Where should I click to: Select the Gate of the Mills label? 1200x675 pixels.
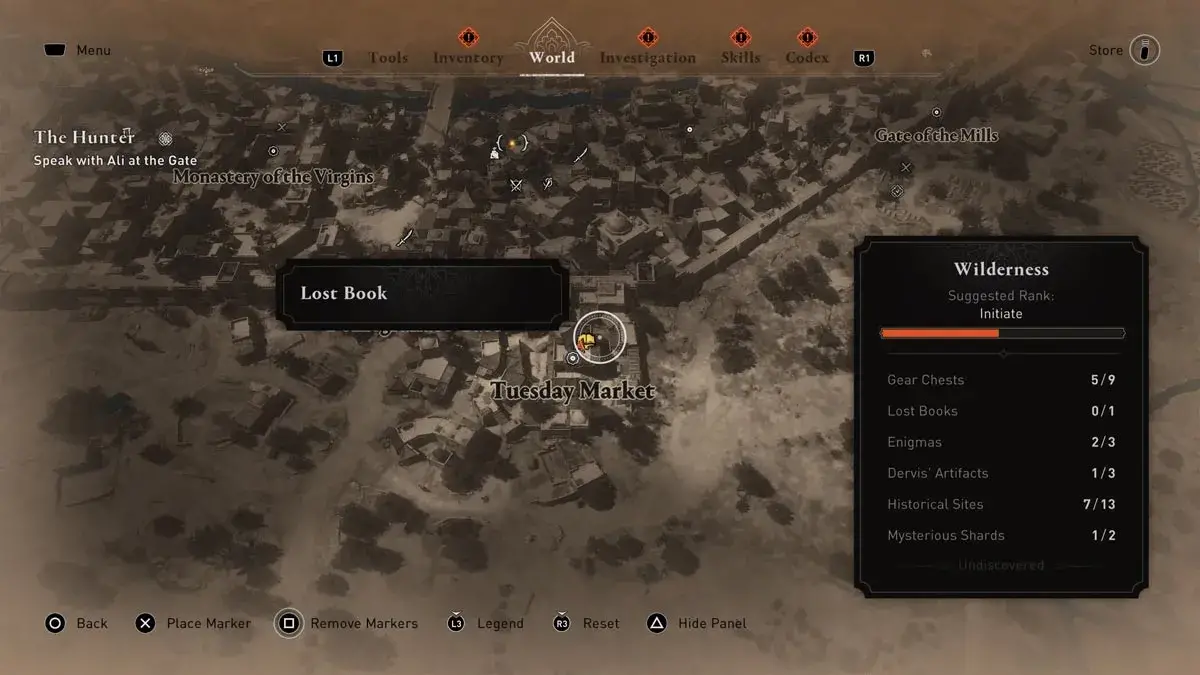coord(936,135)
